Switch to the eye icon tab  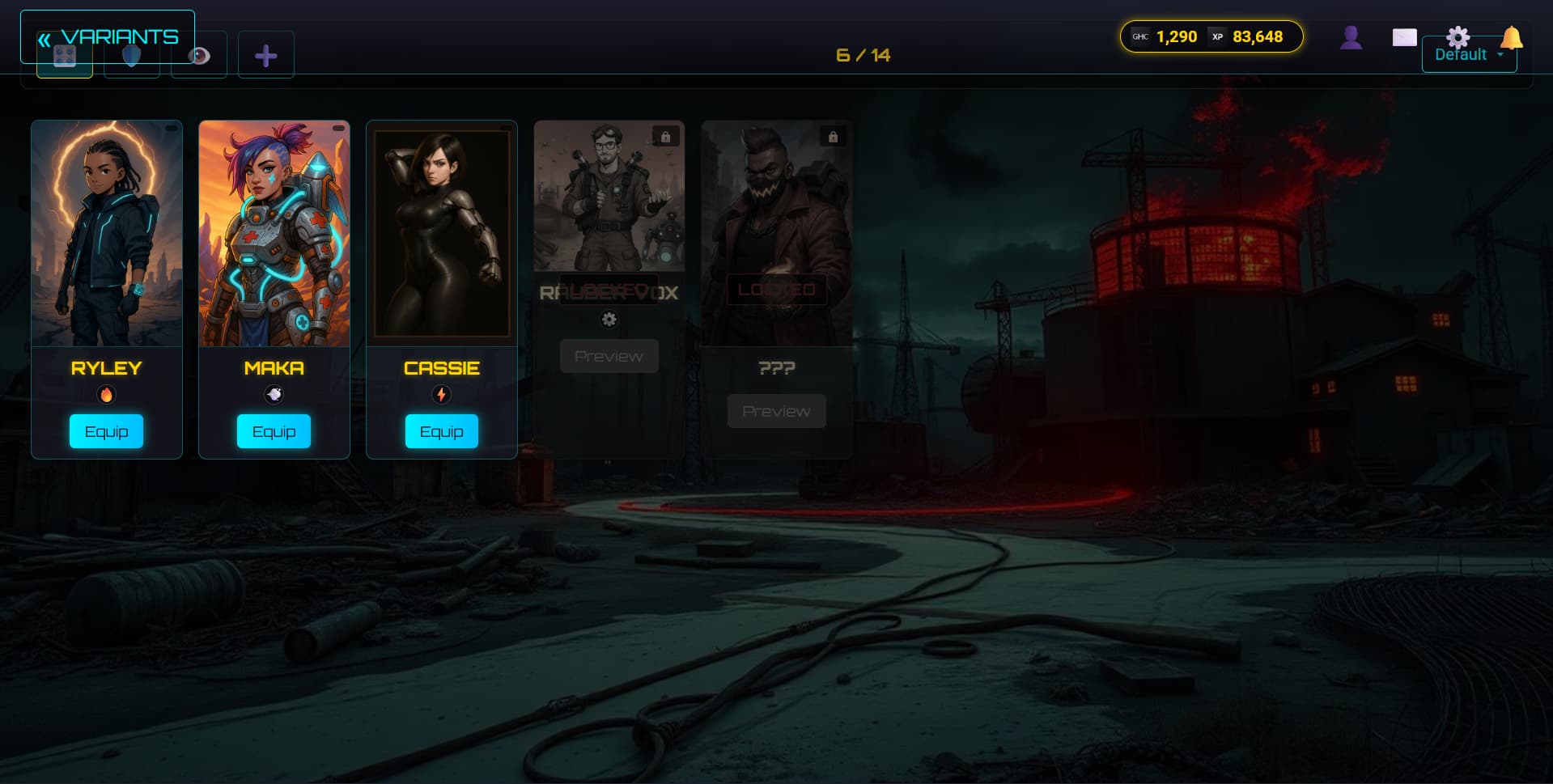(x=199, y=56)
